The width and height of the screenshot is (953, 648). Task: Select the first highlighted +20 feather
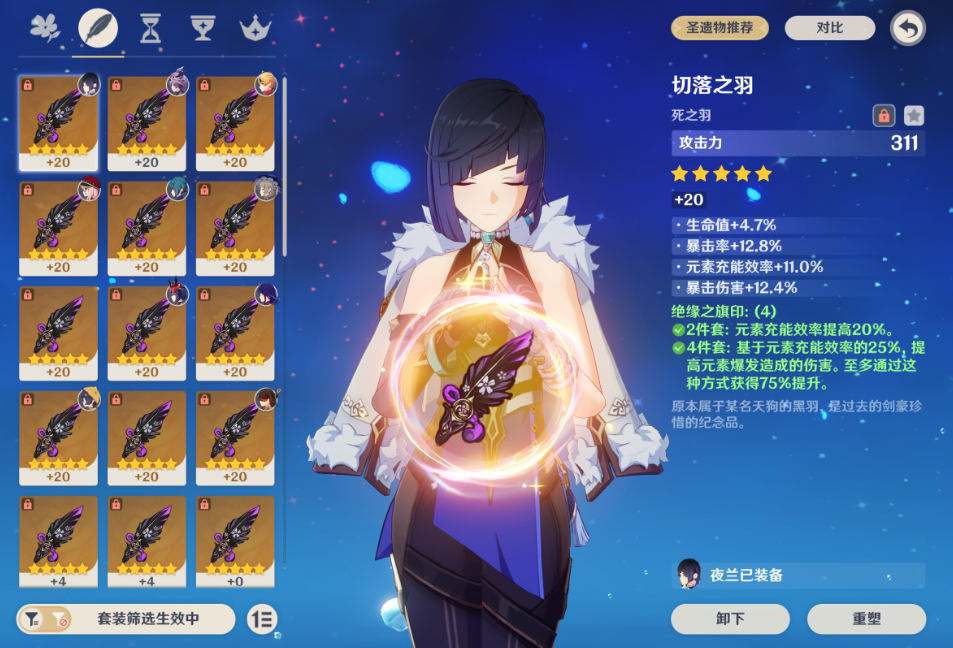58,122
